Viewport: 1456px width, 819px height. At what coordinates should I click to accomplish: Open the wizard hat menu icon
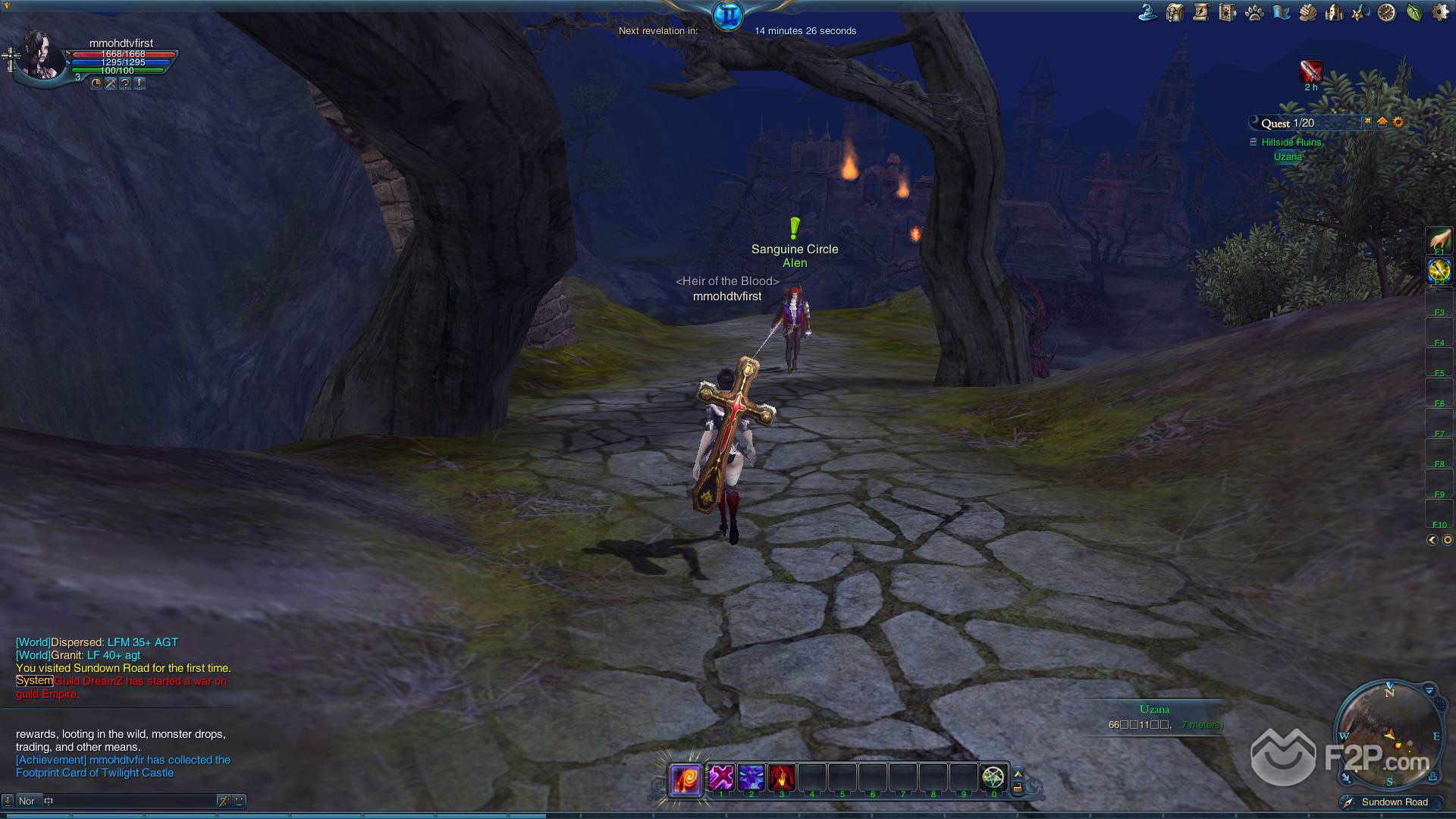coord(1147,12)
